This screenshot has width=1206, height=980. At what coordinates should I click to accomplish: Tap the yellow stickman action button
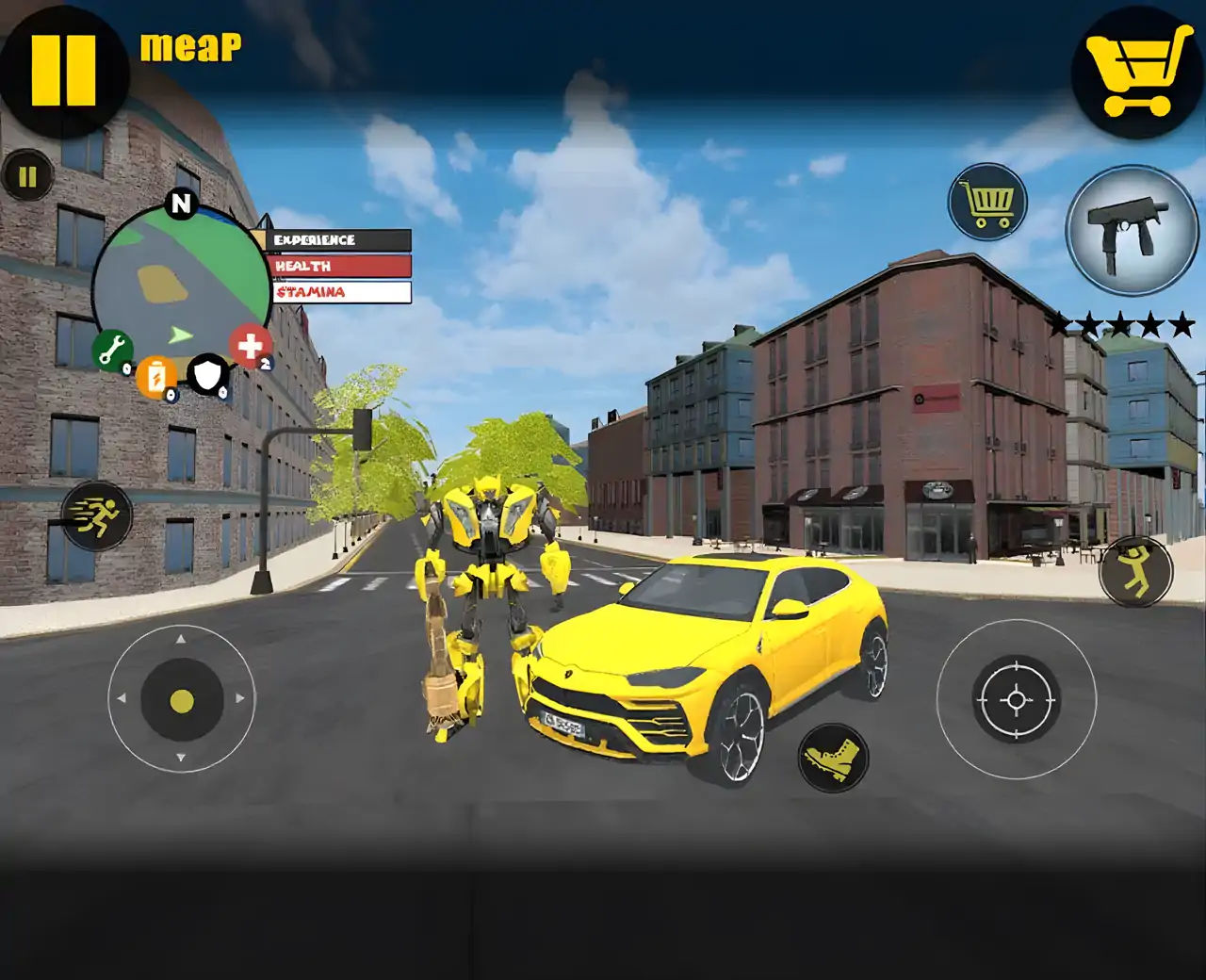pyautogui.click(x=1136, y=572)
